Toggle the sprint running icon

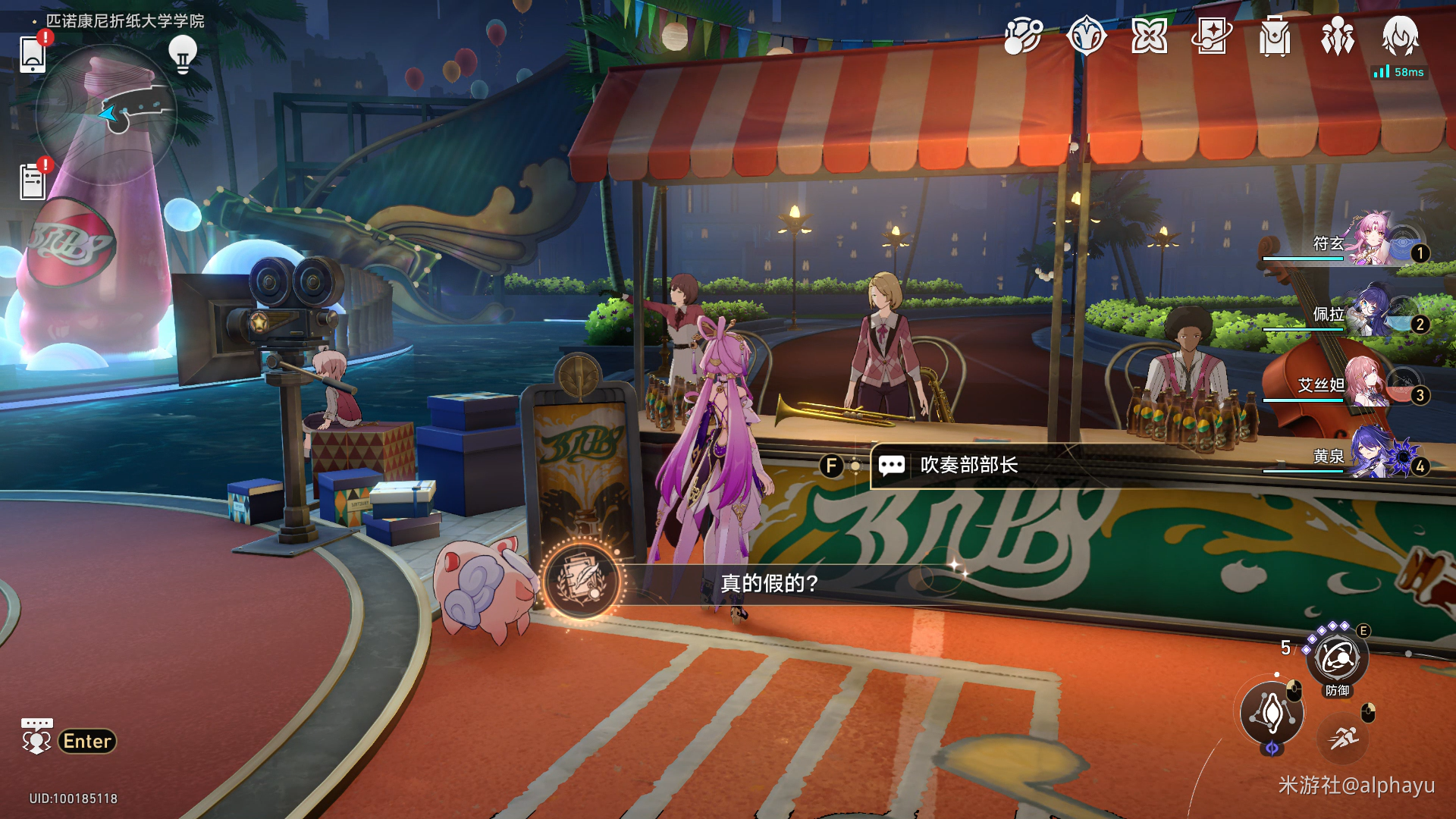[x=1343, y=736]
